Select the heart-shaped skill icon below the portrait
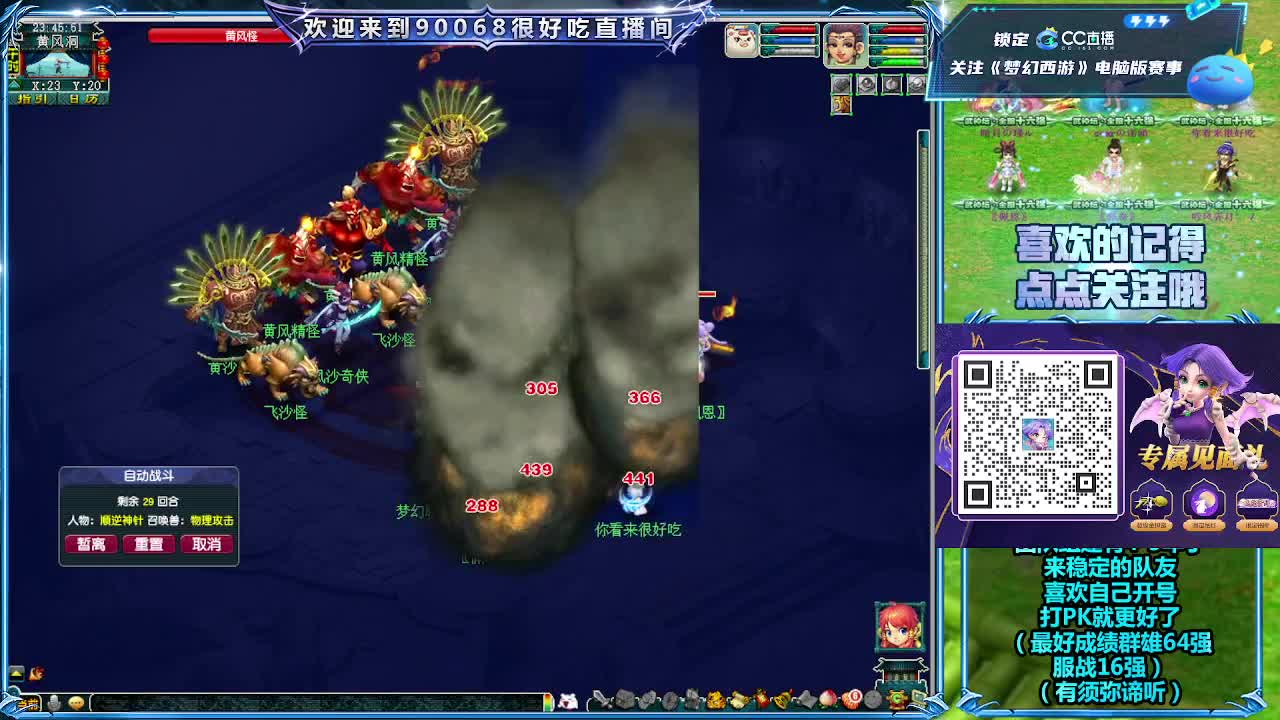Viewport: 1280px width, 720px height. pyautogui.click(x=842, y=84)
